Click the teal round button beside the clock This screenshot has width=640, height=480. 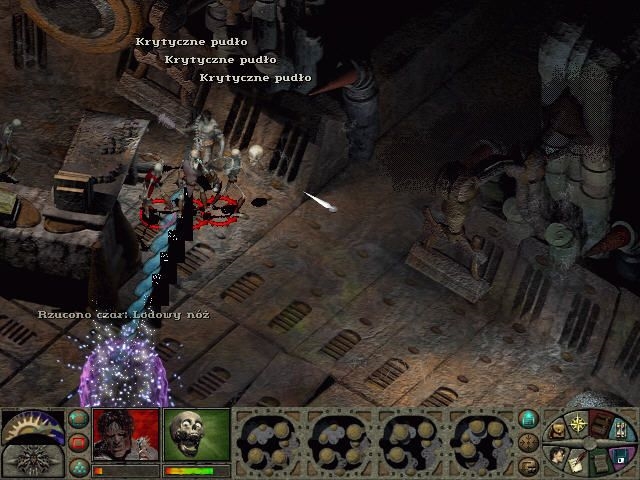[78, 420]
